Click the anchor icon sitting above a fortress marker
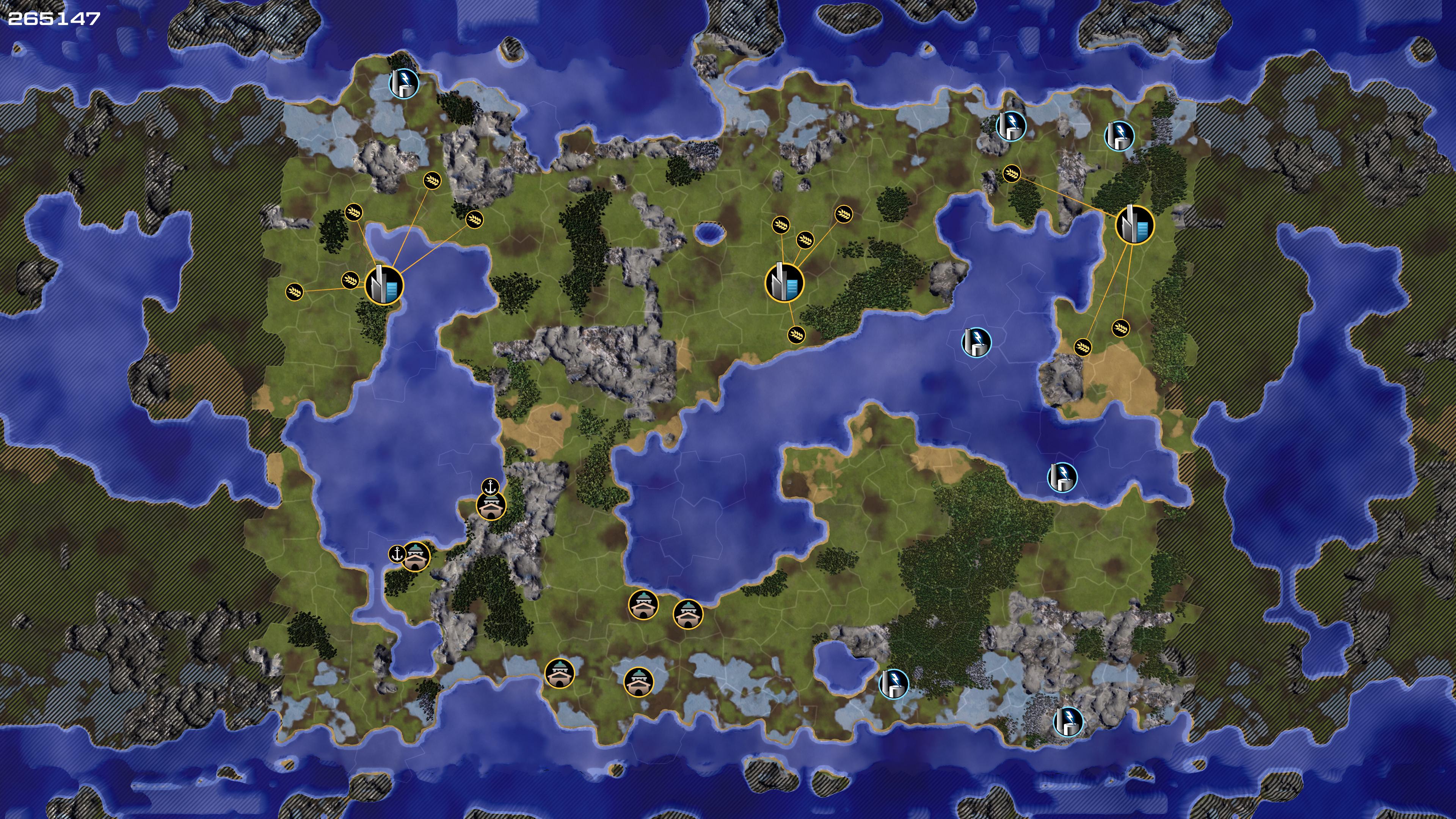 [x=490, y=486]
